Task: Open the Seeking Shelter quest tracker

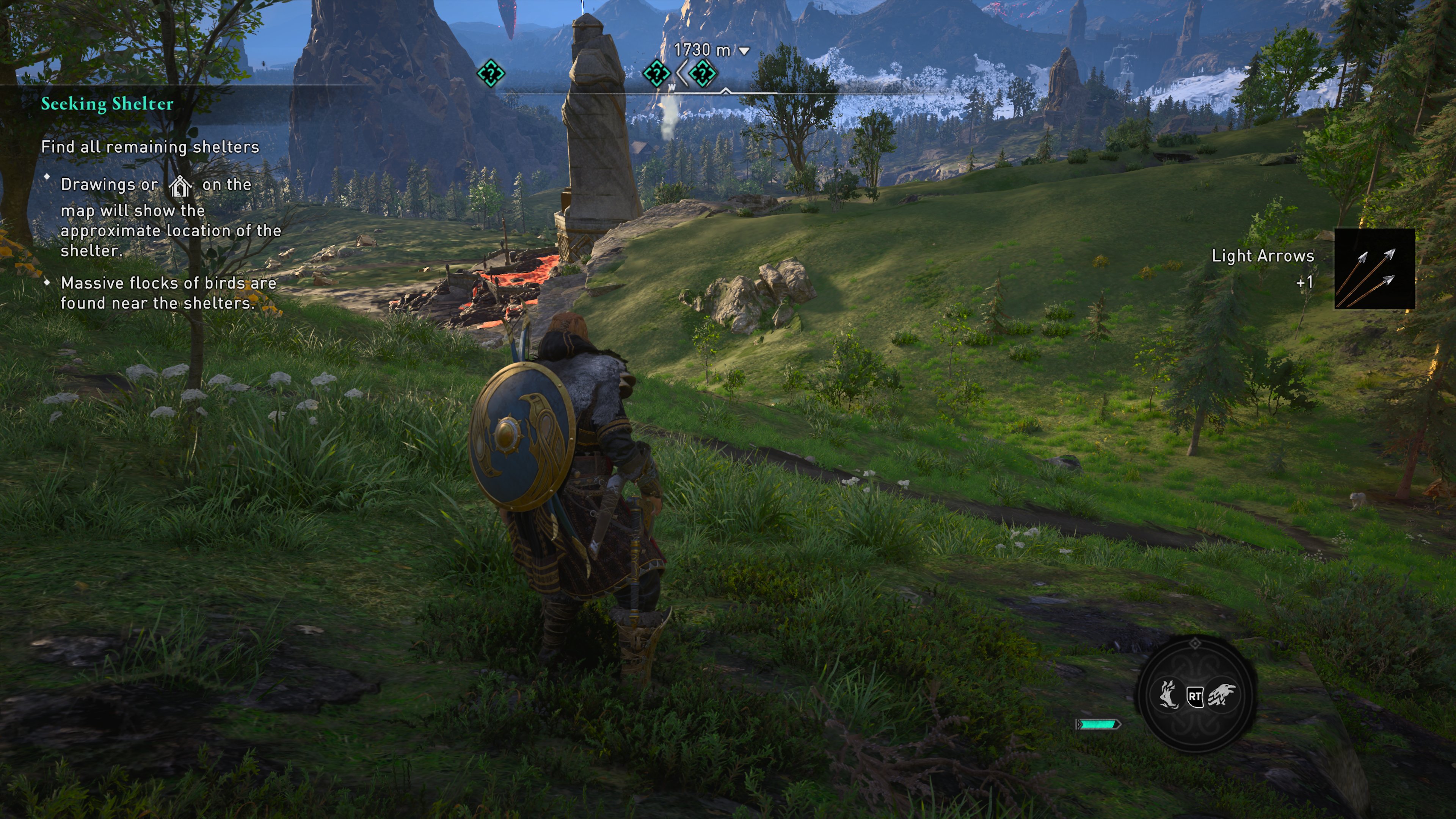Action: [107, 104]
